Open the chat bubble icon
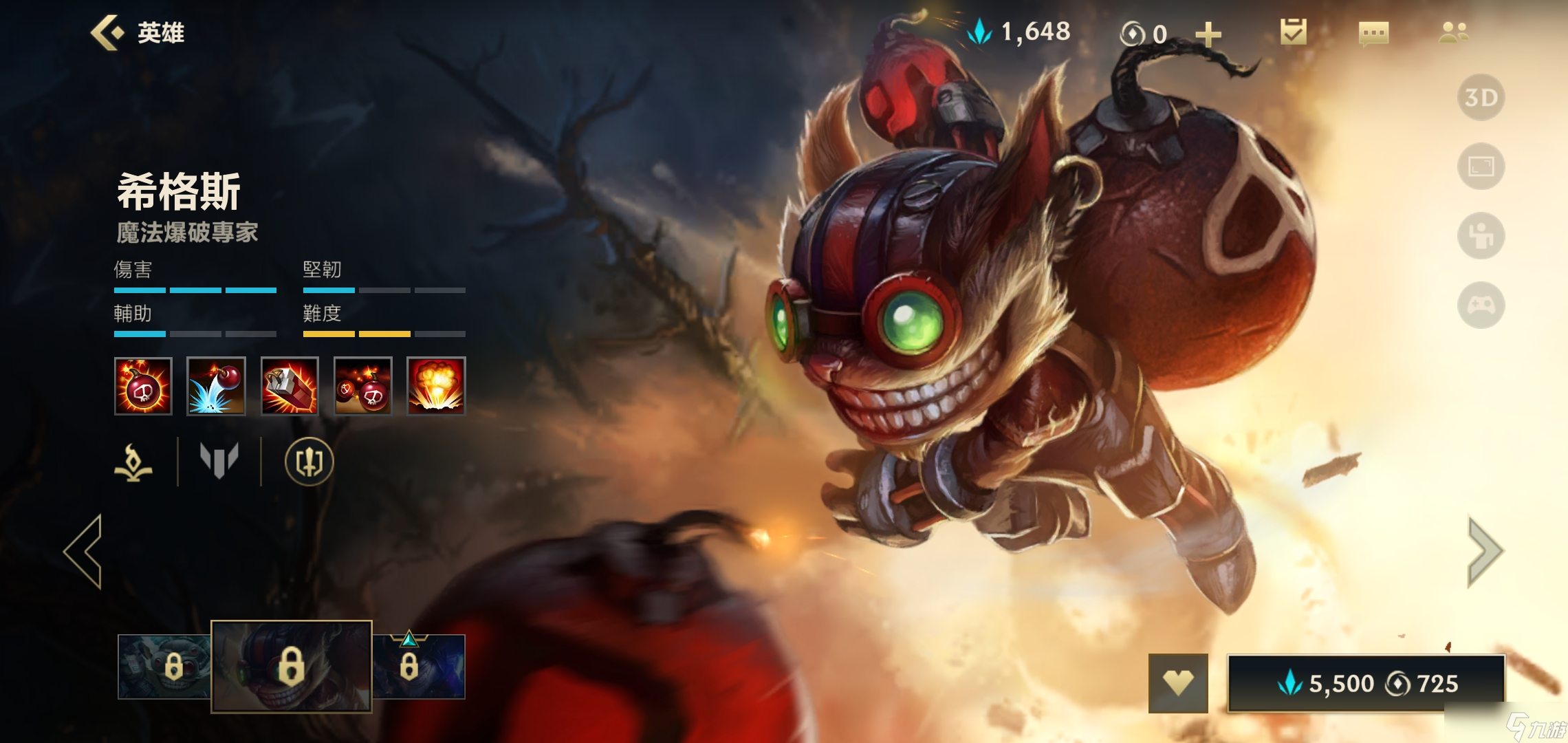 pos(1373,33)
